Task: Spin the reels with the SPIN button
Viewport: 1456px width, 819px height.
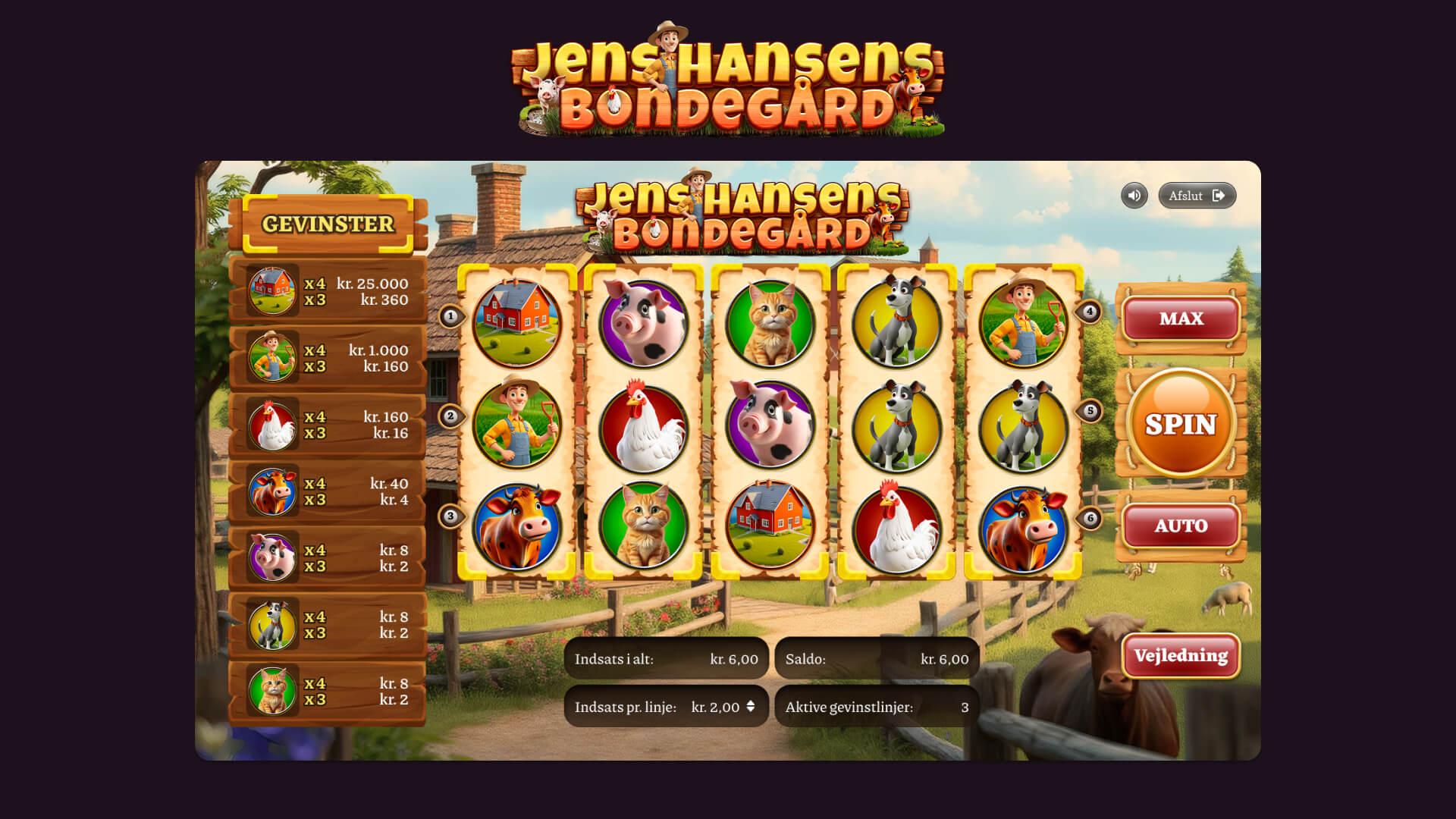Action: [x=1181, y=423]
